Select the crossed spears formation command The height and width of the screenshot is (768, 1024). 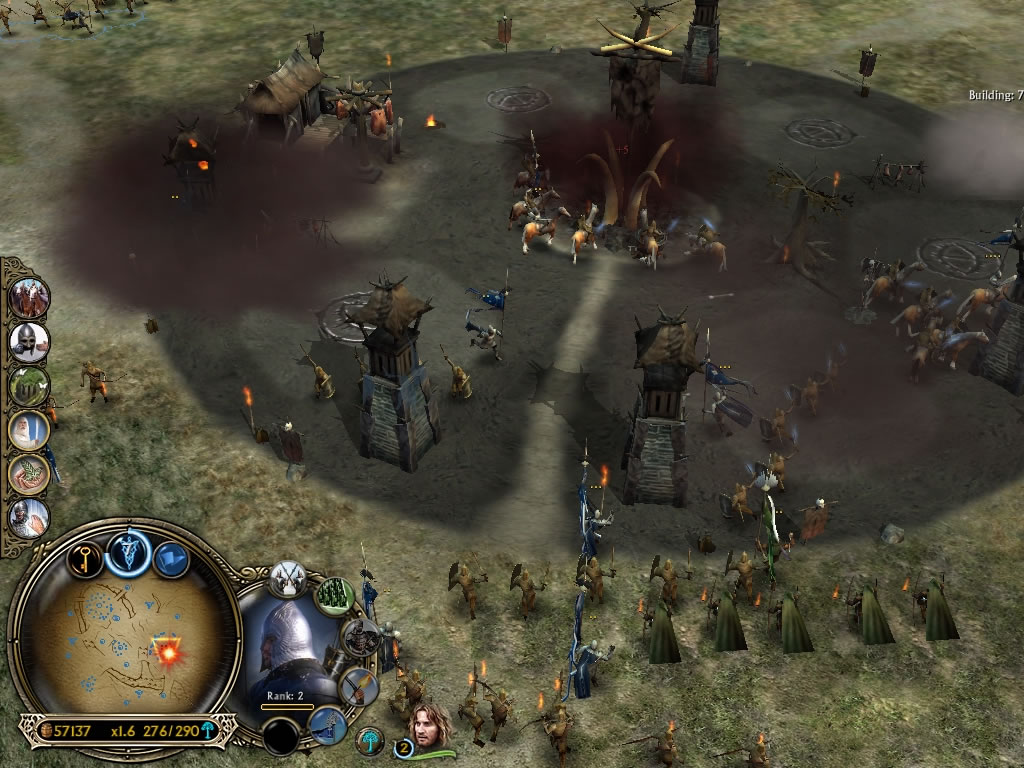point(288,579)
